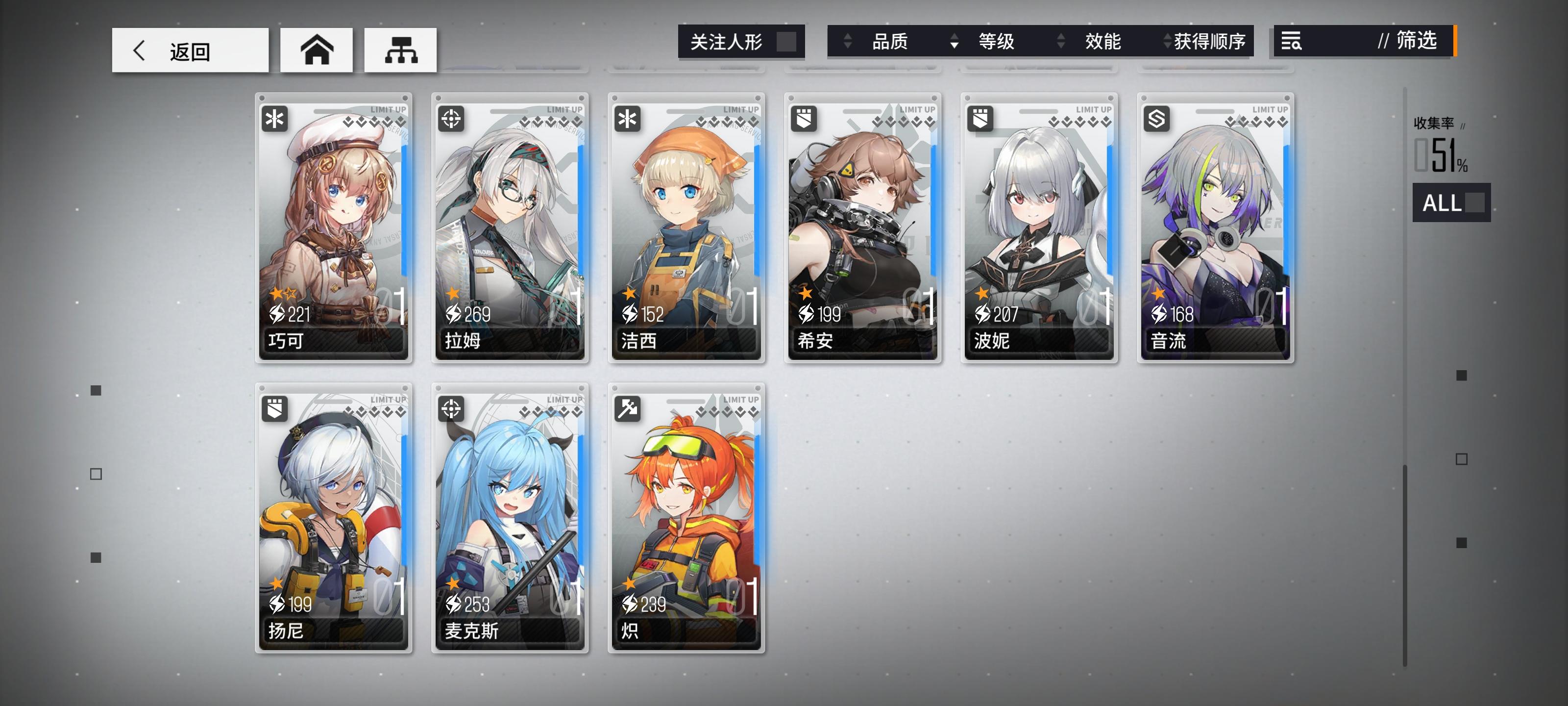Click the org-chart icon next to home
Viewport: 1568px width, 706px height.
[400, 50]
